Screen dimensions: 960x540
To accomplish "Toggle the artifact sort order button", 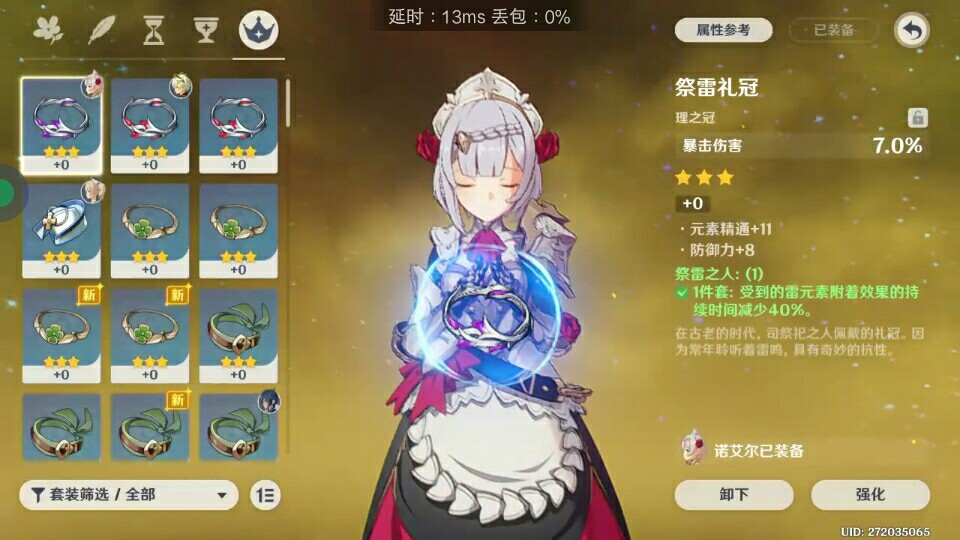I will pos(265,494).
